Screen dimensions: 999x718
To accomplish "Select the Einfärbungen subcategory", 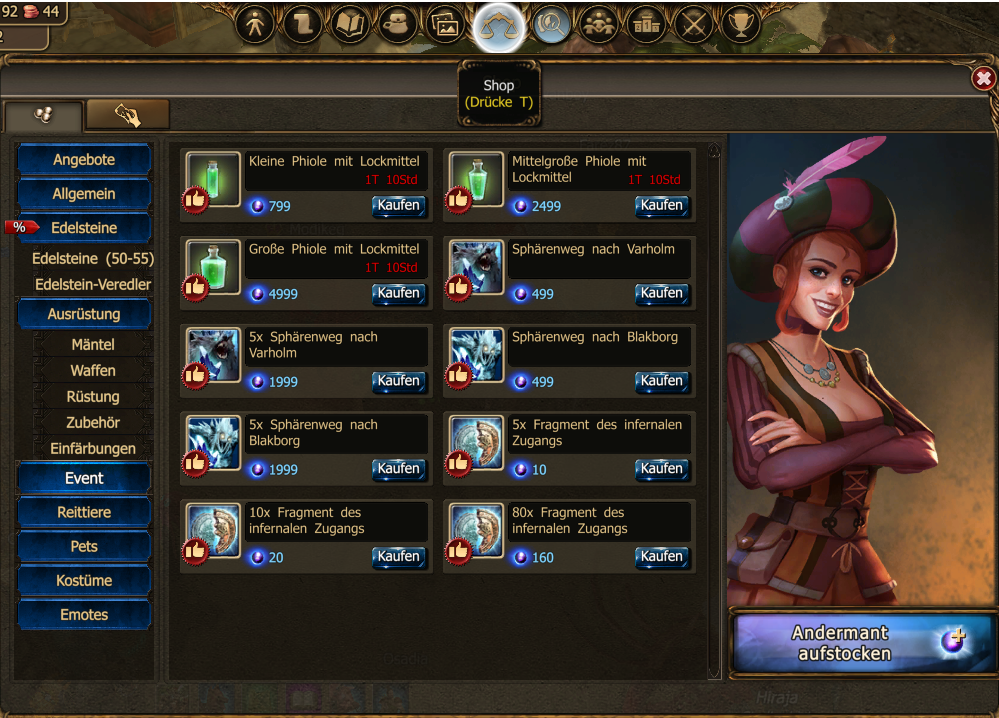I will point(93,449).
